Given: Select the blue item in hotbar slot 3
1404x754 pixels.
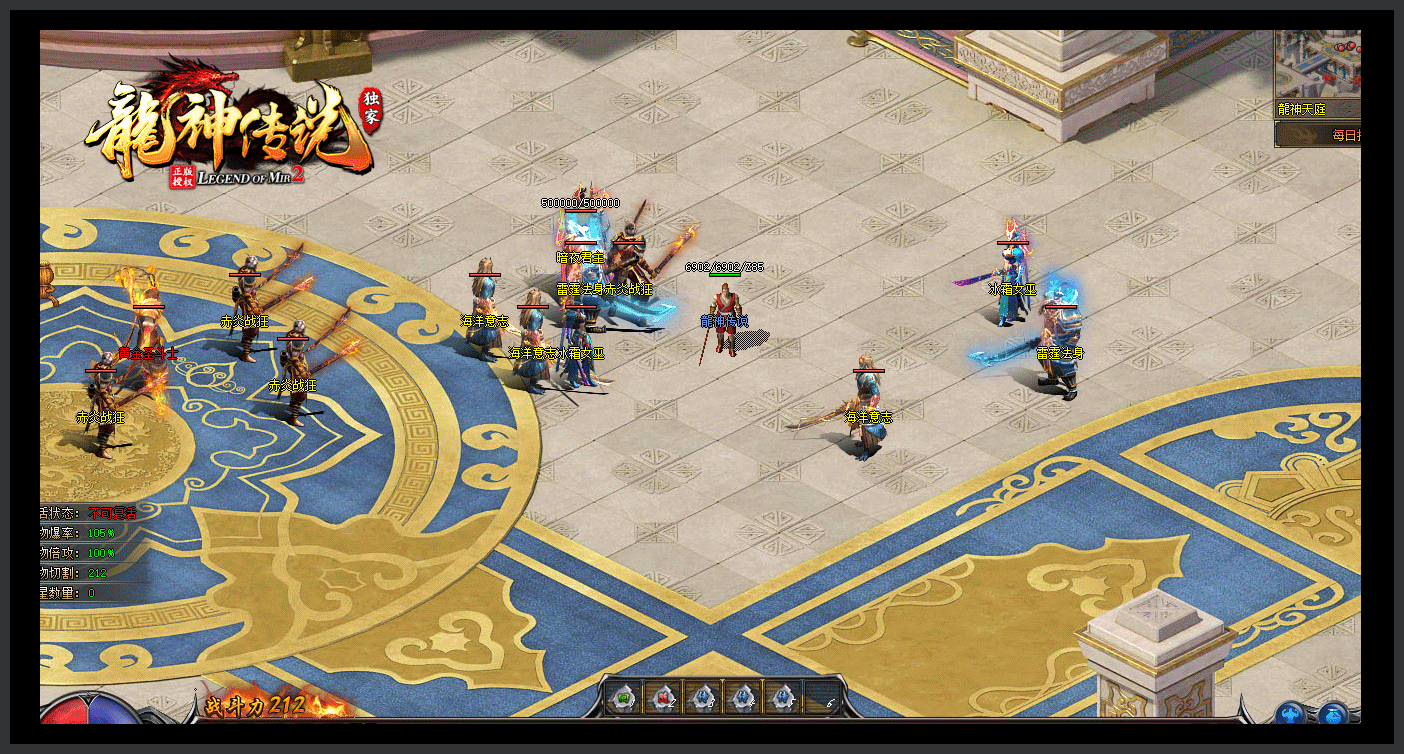Looking at the screenshot, I should [x=702, y=697].
